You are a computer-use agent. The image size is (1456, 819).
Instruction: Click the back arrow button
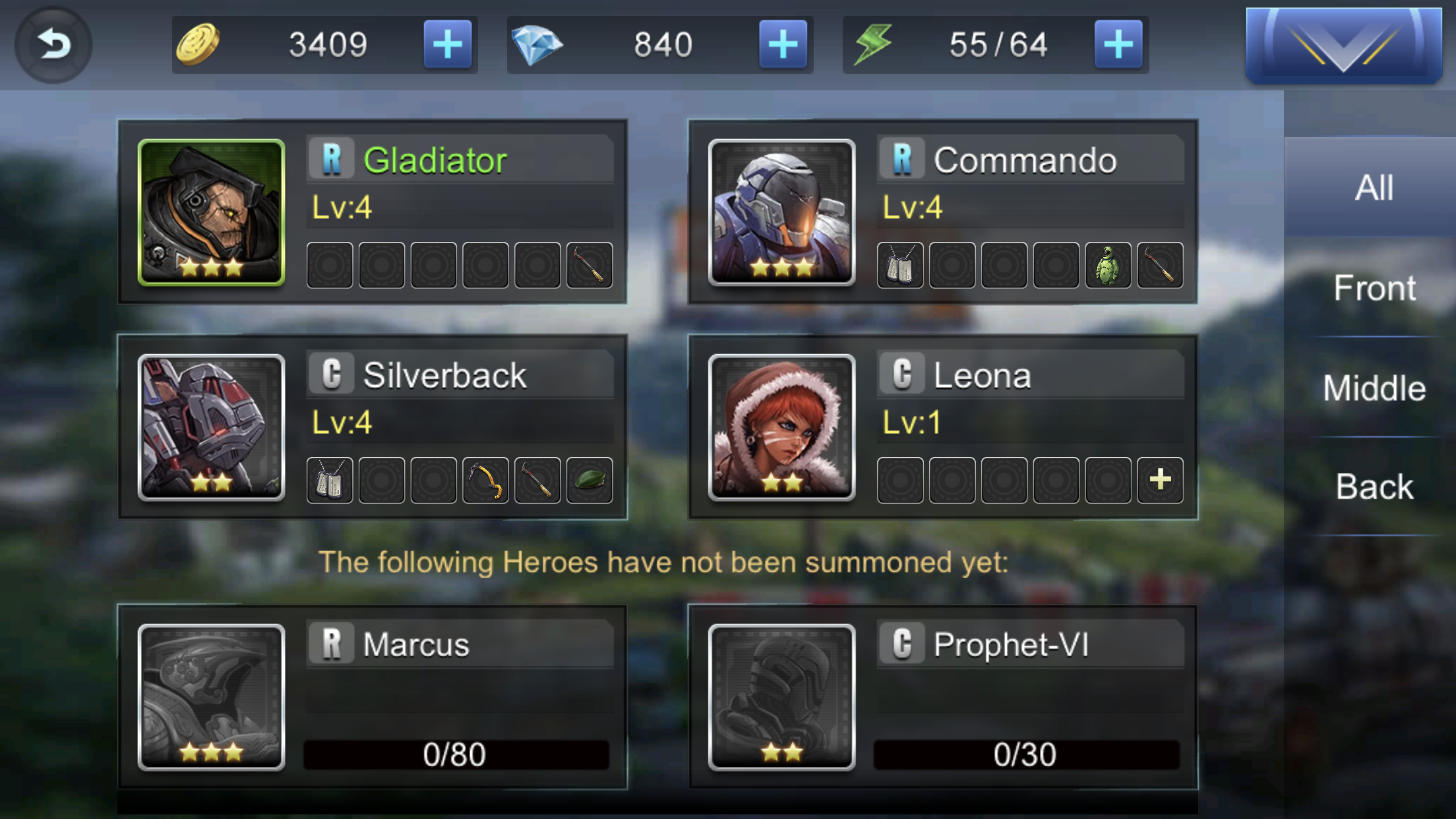53,44
